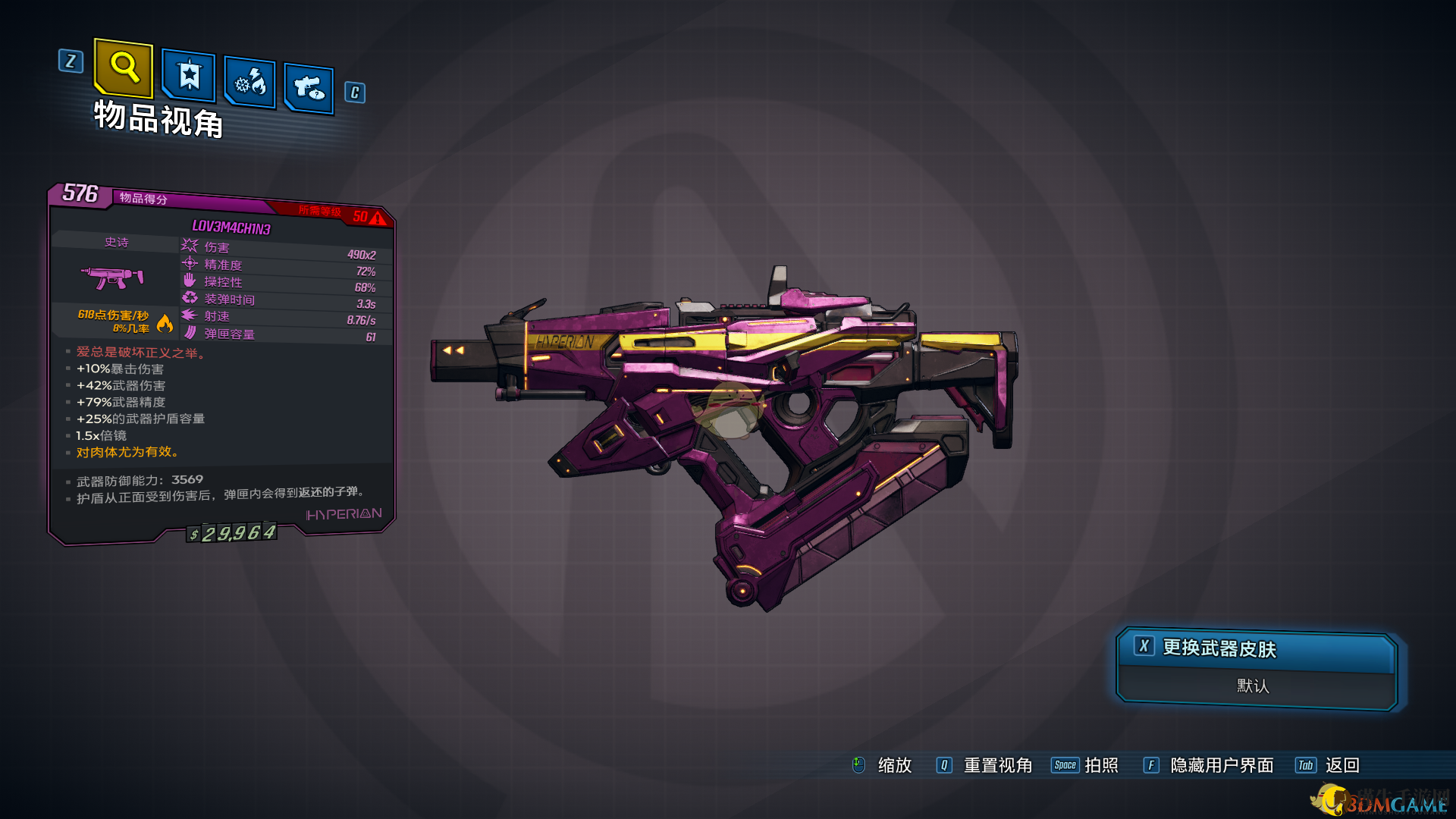This screenshot has width=1456, height=819.
Task: Select the magnifying glass item view tab
Action: point(124,68)
